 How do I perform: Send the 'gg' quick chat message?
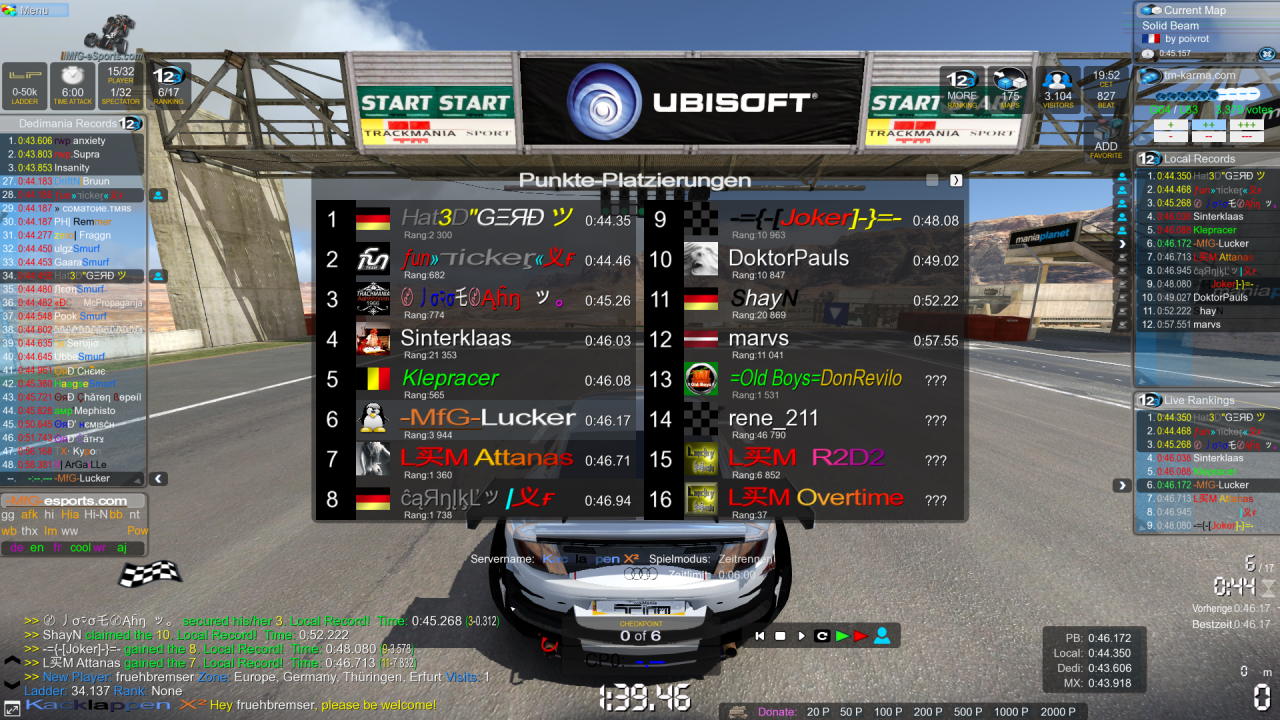(x=8, y=515)
